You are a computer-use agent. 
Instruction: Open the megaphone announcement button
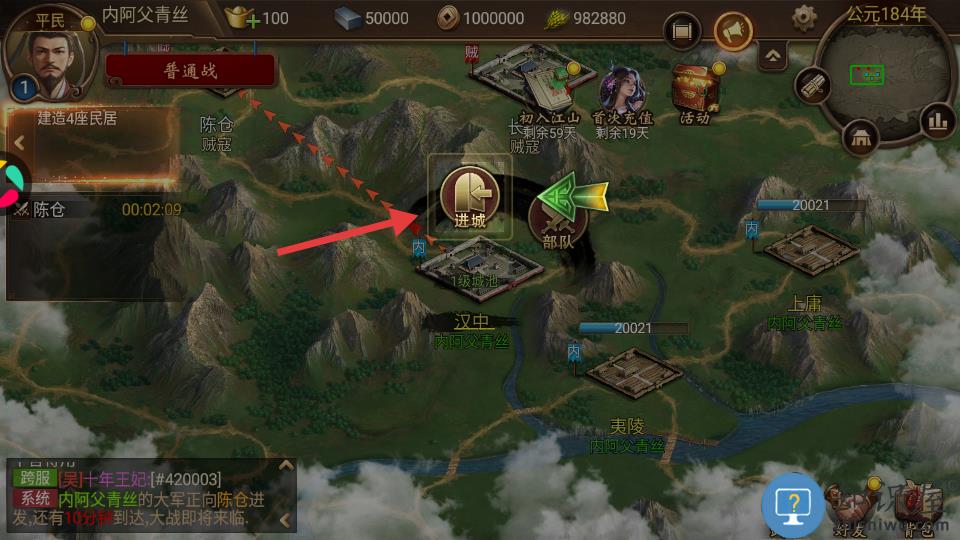733,33
